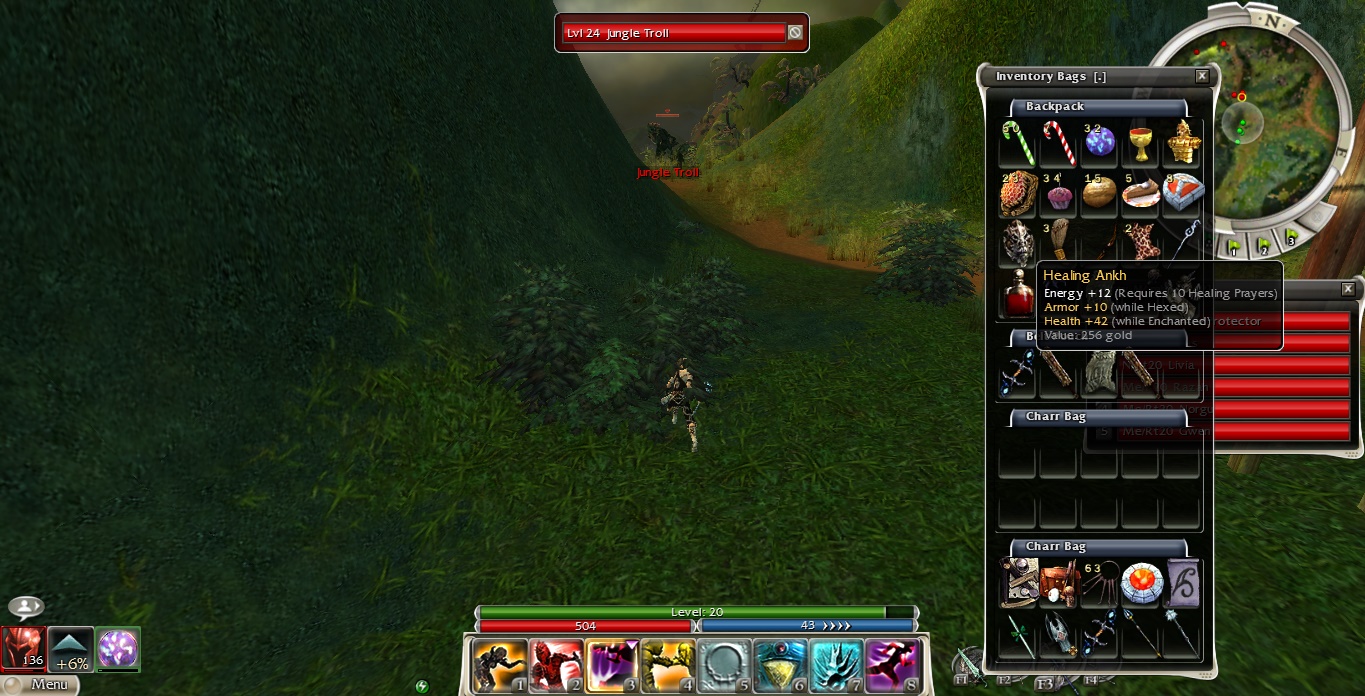This screenshot has width=1365, height=696.
Task: Activate skill slot 1 on the skill bar
Action: coord(499,666)
